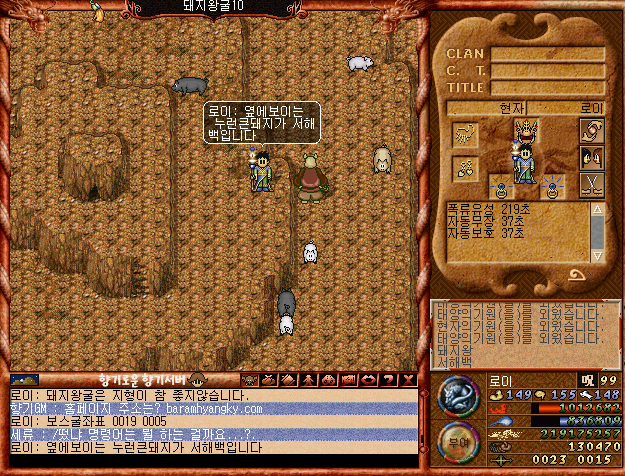Click the crossed swords button
Image resolution: width=625 pixels, height=476 pixels.
click(592, 185)
